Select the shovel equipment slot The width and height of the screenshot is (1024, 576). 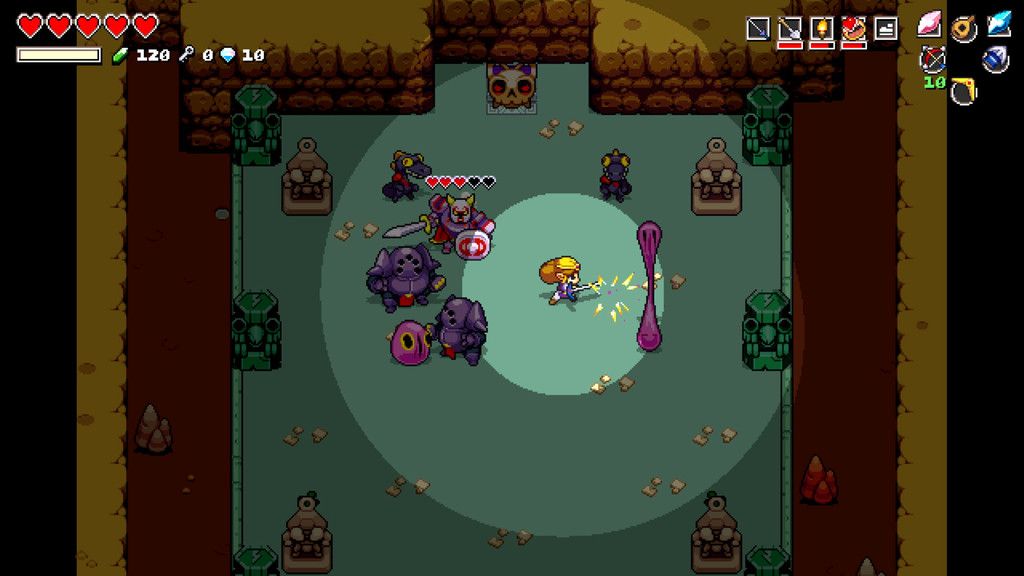(790, 29)
